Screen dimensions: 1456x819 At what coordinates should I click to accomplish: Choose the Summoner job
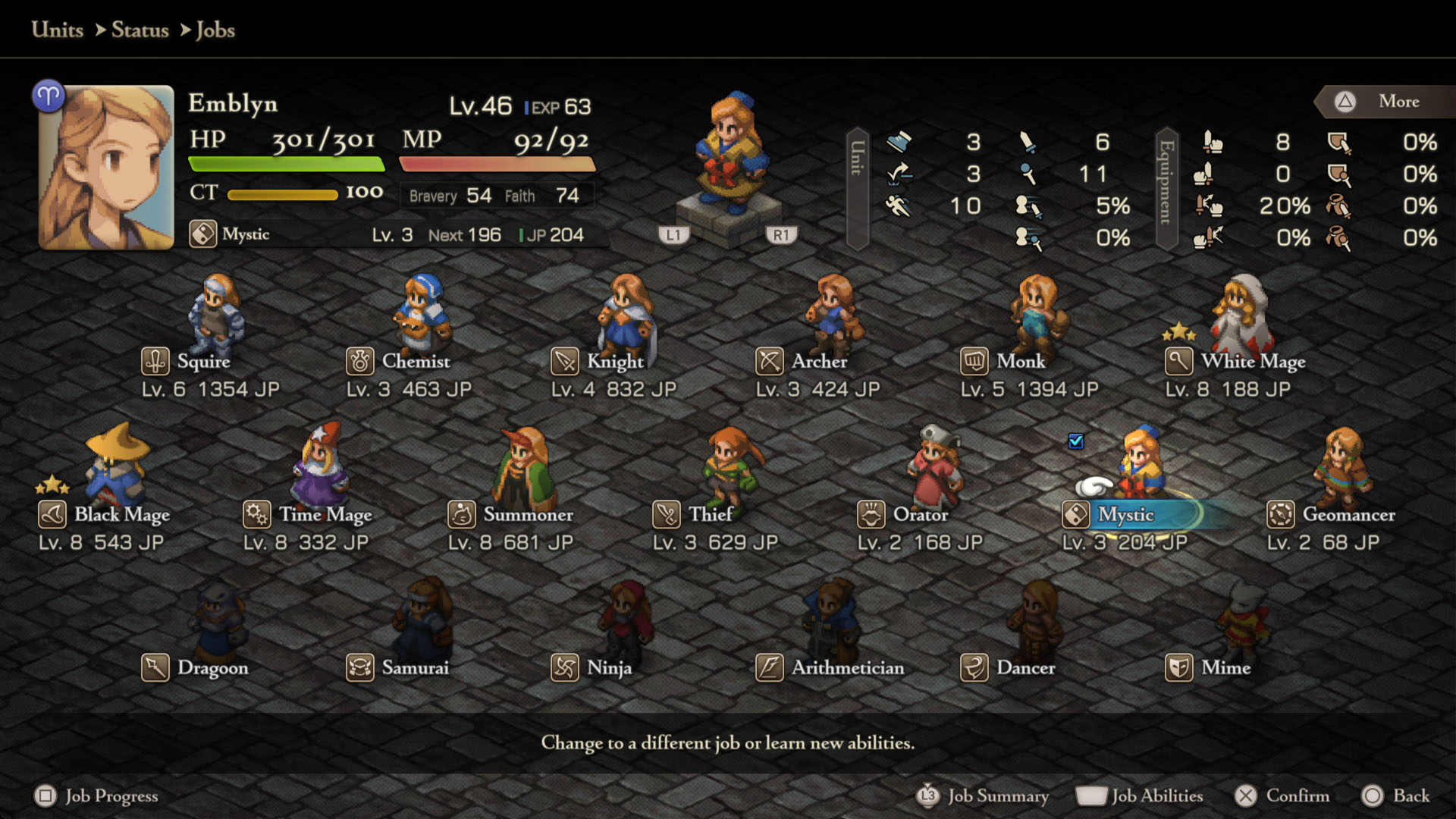point(528,514)
